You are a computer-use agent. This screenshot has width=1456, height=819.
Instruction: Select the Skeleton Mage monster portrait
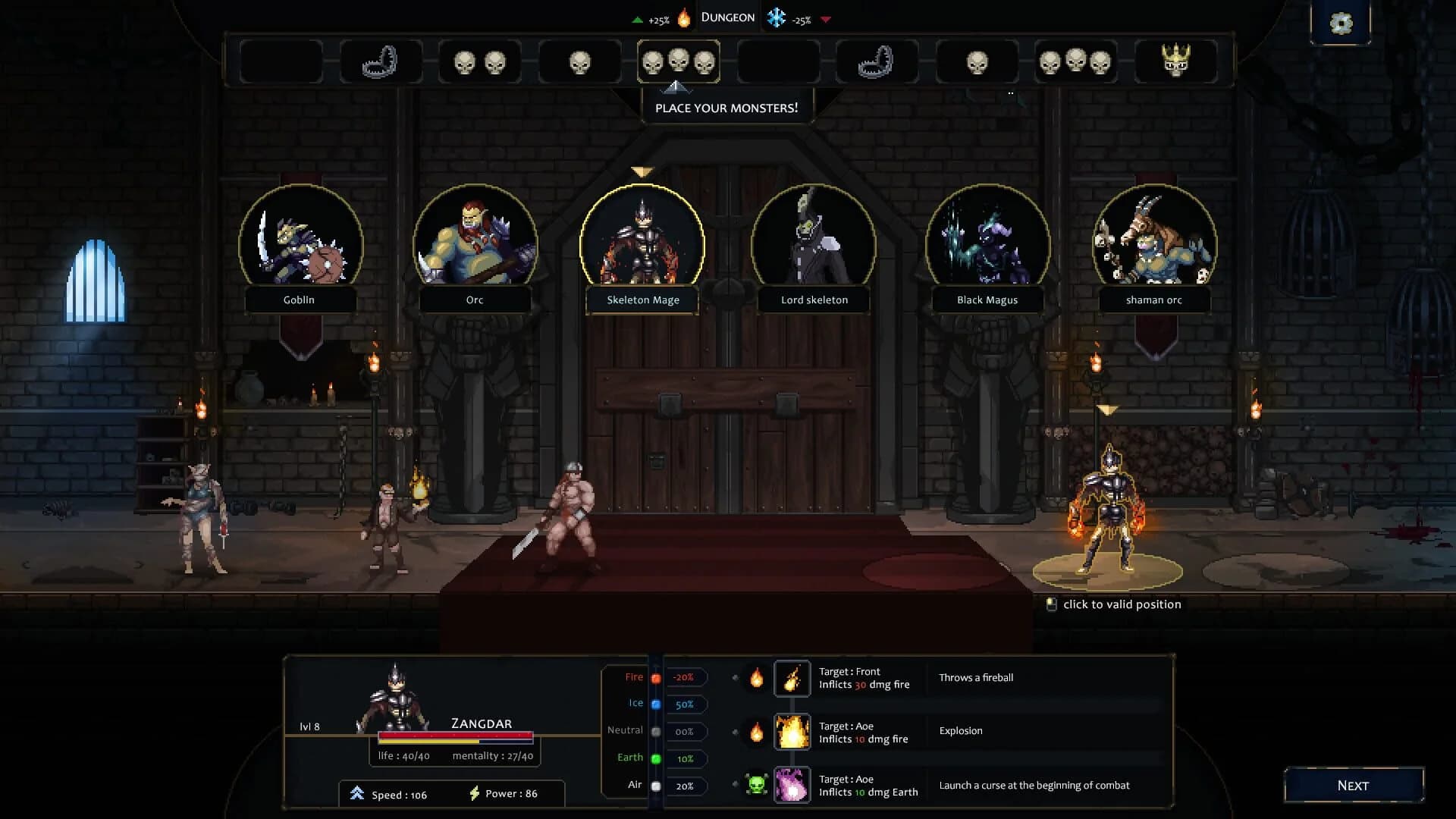[642, 243]
